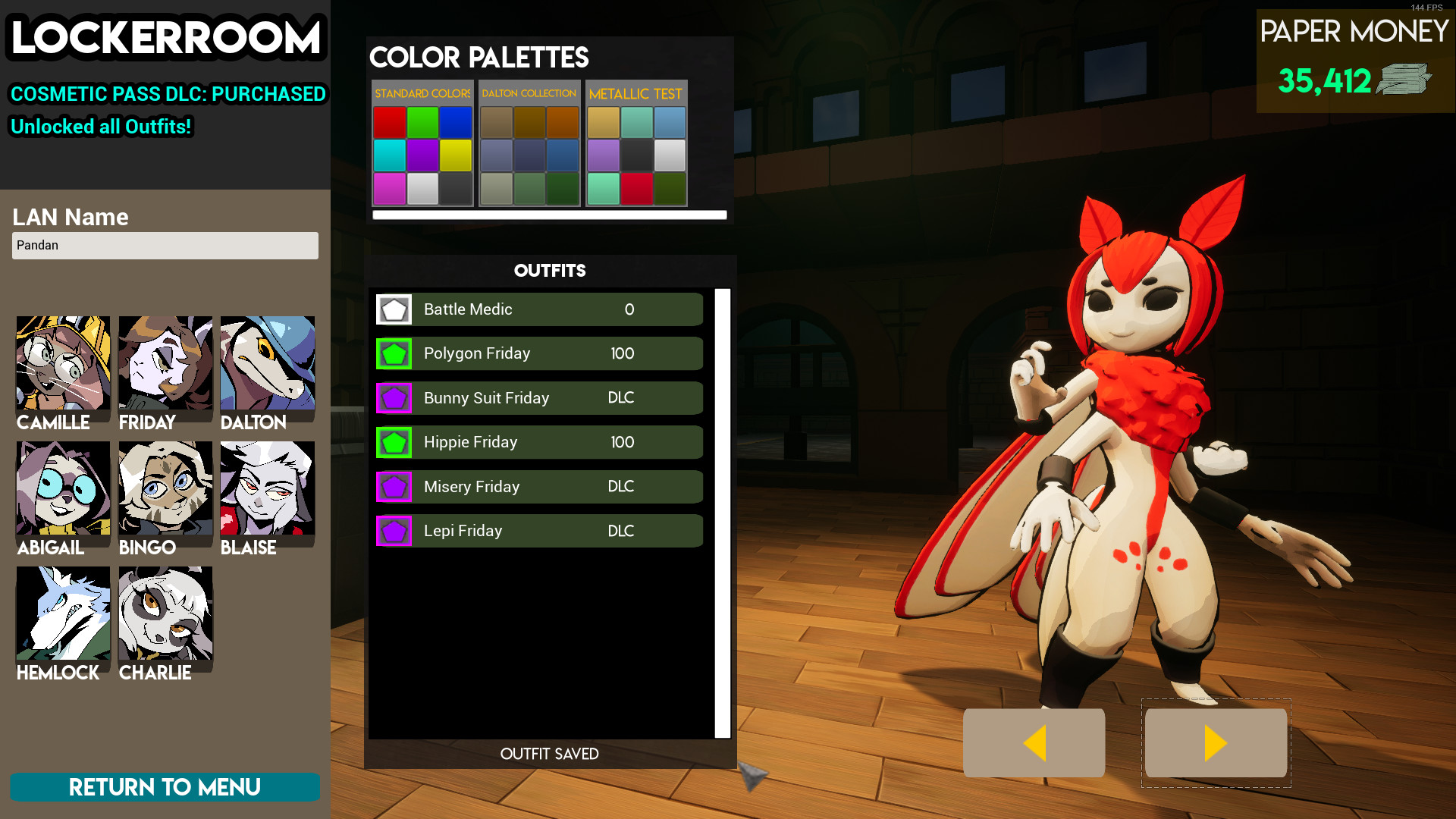Switch to the Dalton Collection palette tab

tap(528, 93)
